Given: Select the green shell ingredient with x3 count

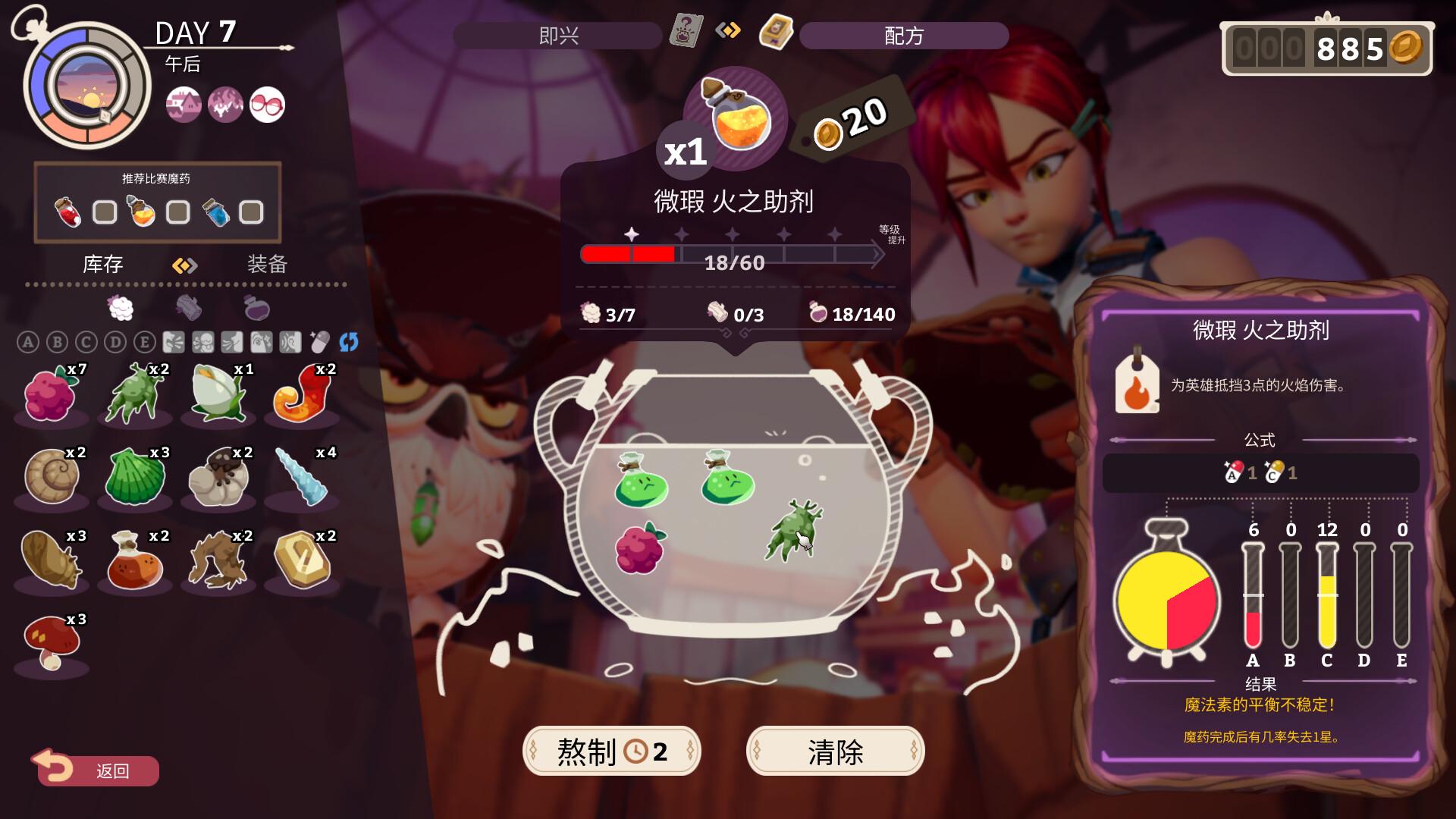Looking at the screenshot, I should [135, 476].
